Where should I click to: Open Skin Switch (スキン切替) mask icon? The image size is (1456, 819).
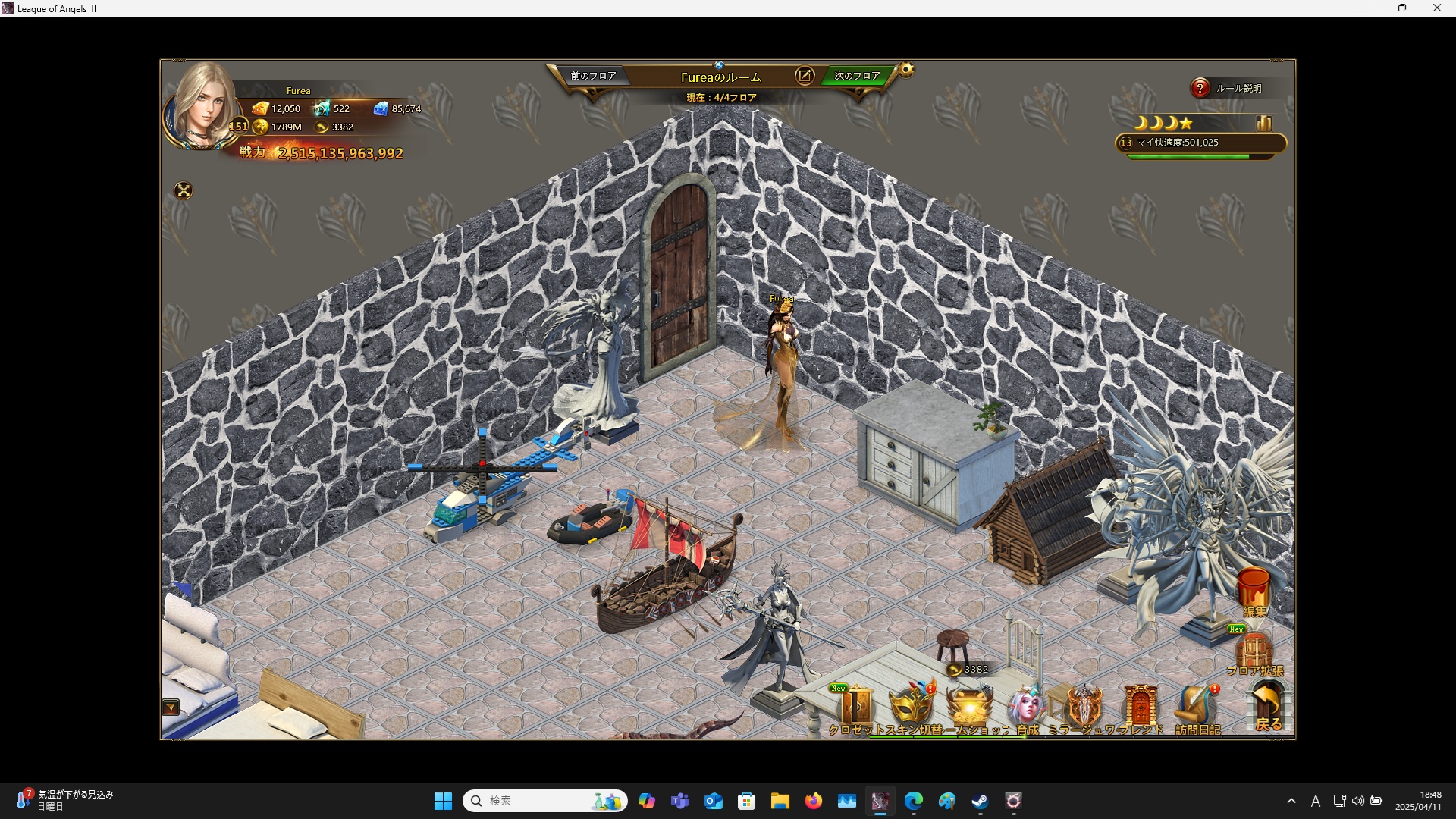coord(912,707)
